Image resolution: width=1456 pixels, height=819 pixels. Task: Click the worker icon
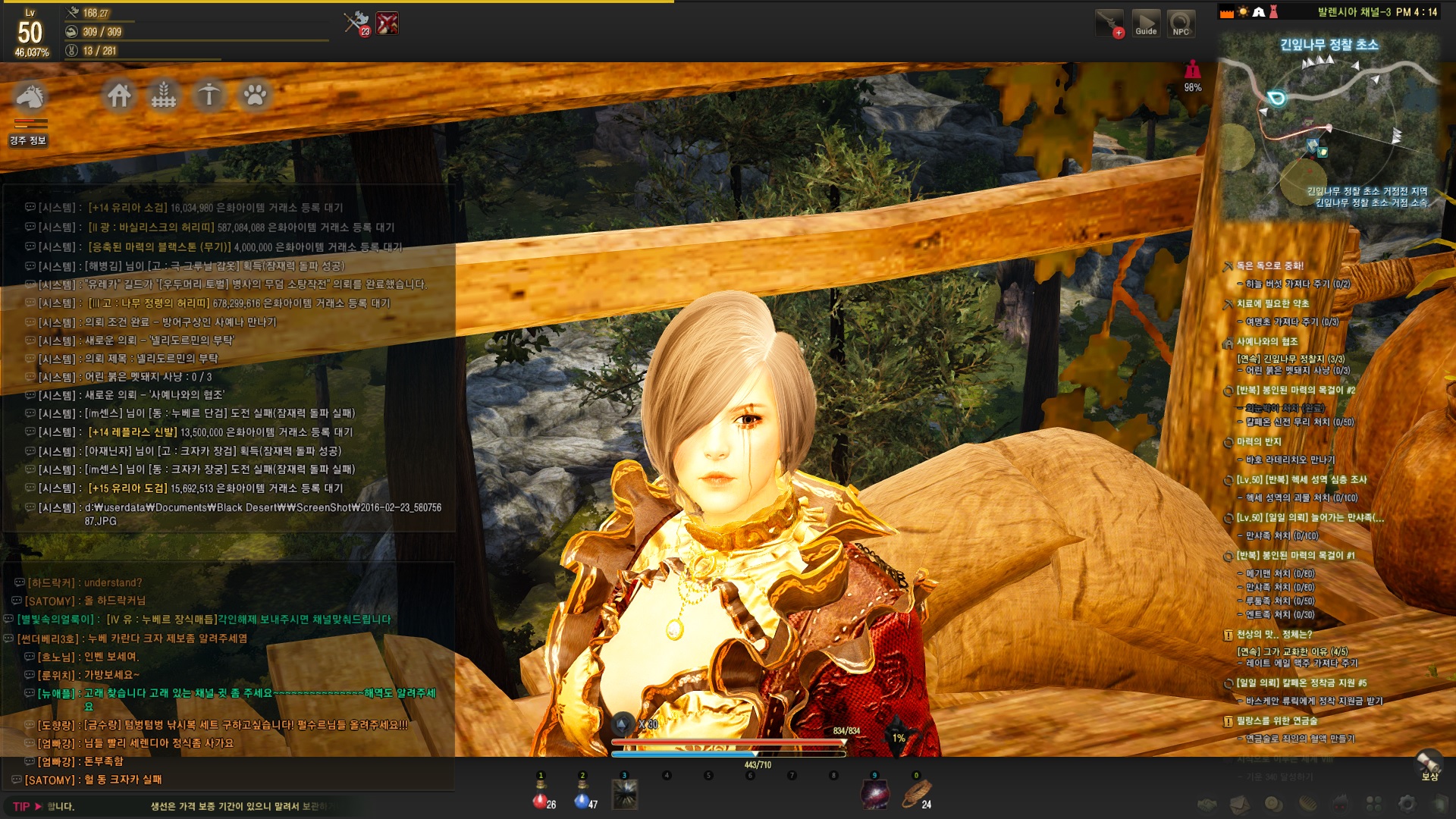coord(209,96)
